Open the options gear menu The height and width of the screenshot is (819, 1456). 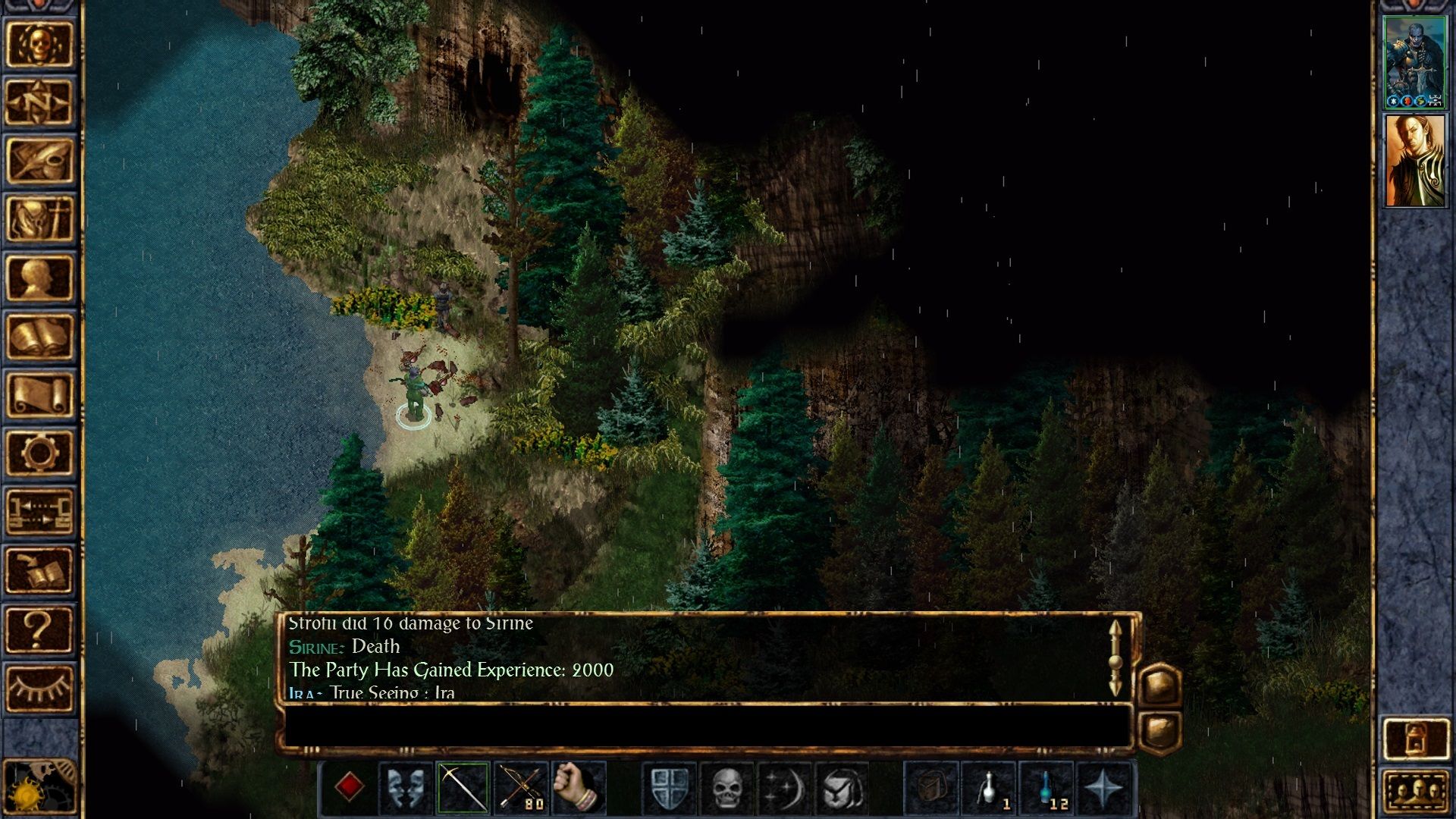click(39, 453)
